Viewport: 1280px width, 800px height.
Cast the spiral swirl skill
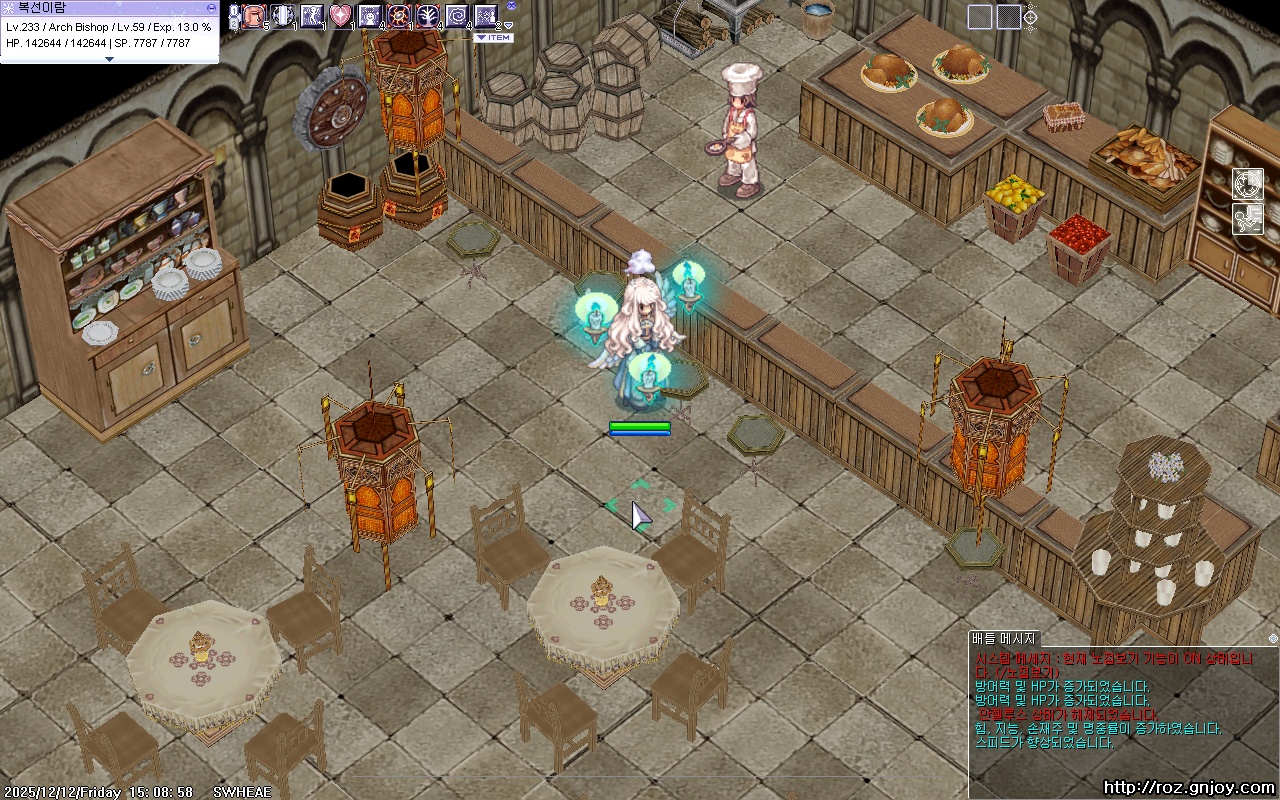[x=457, y=16]
